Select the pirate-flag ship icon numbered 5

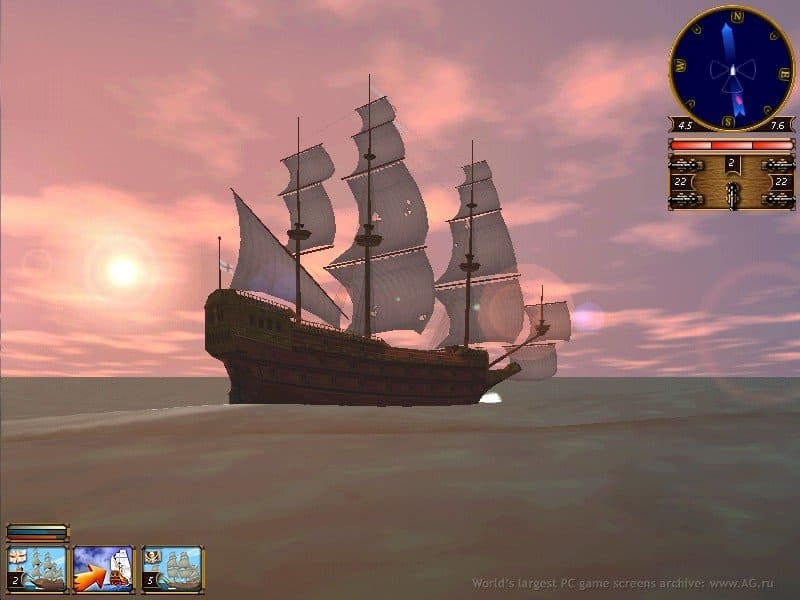tap(172, 569)
